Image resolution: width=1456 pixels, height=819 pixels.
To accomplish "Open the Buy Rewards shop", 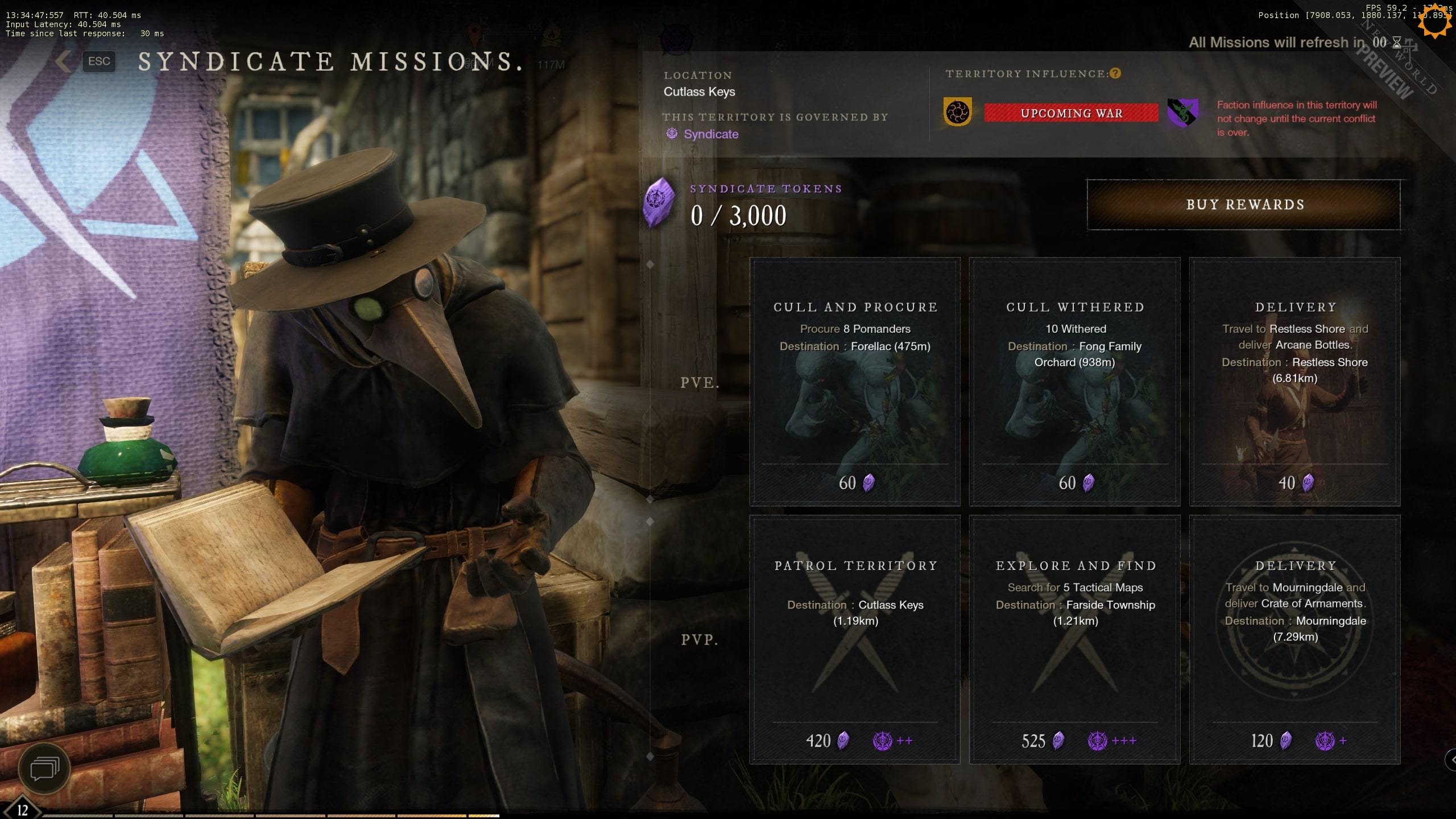I will (x=1244, y=205).
